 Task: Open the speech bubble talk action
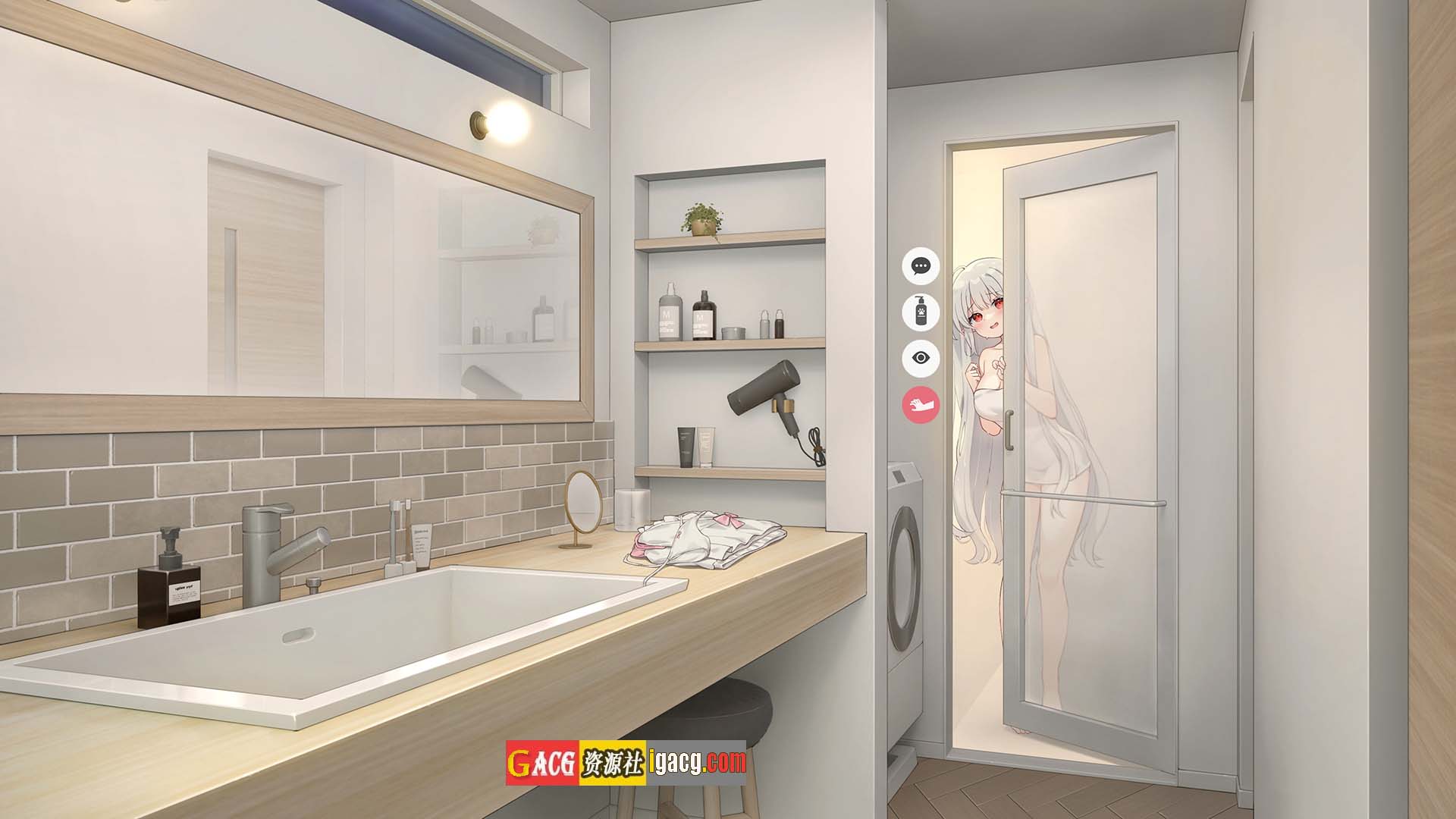tap(921, 266)
